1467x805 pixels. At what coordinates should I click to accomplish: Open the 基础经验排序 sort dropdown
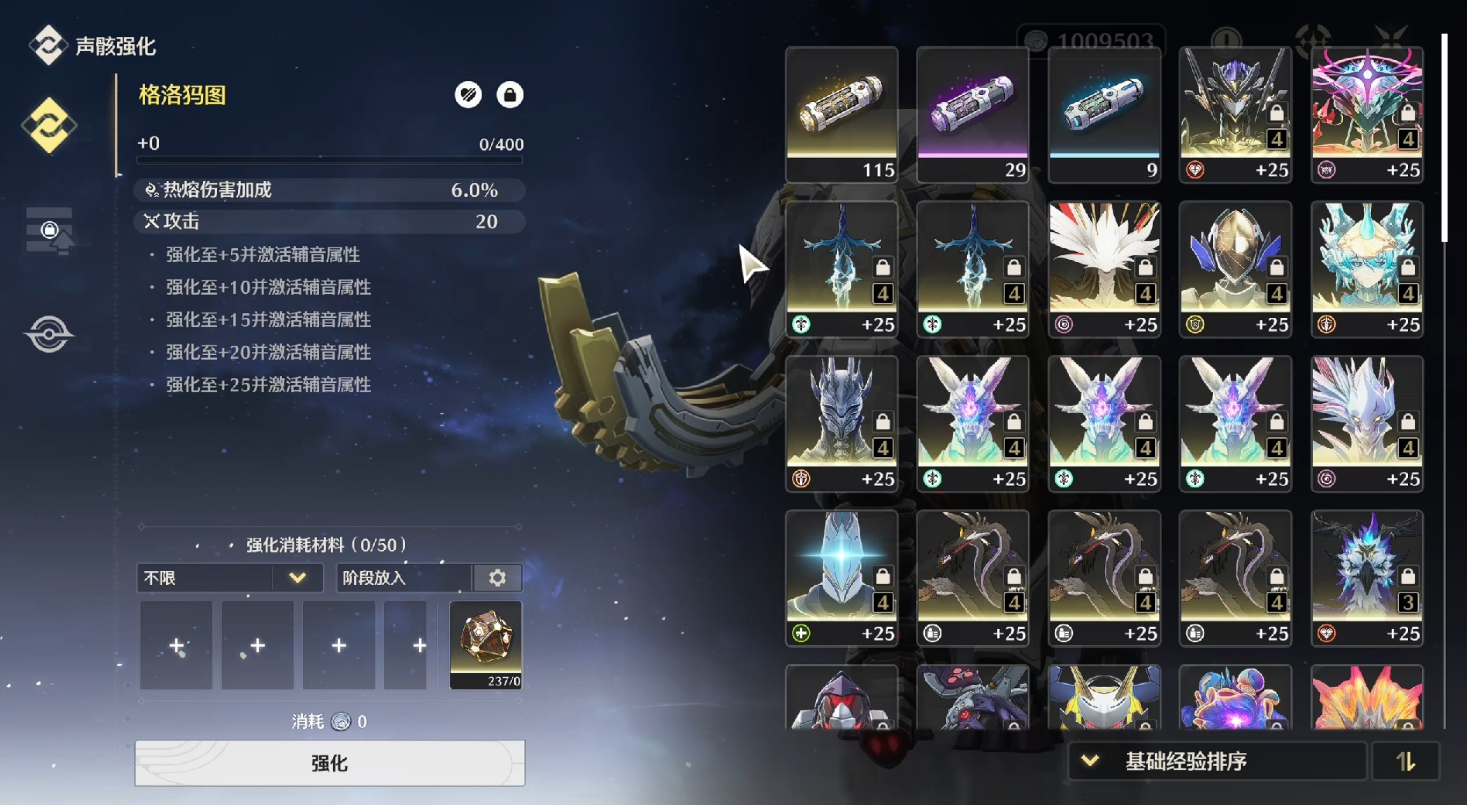click(x=1216, y=762)
